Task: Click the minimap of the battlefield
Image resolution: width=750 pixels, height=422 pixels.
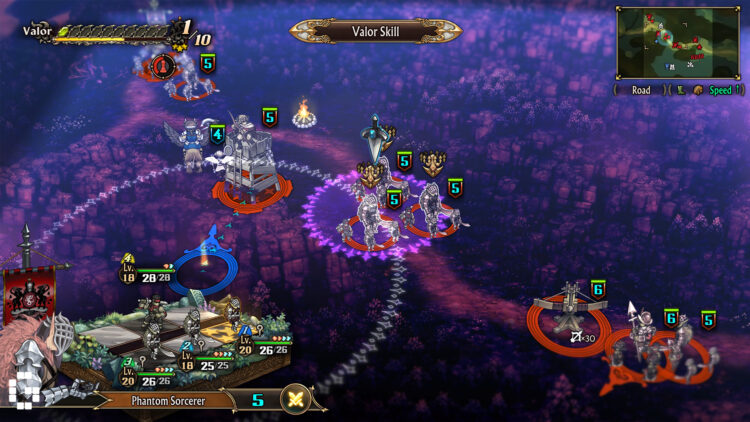Action: (675, 44)
